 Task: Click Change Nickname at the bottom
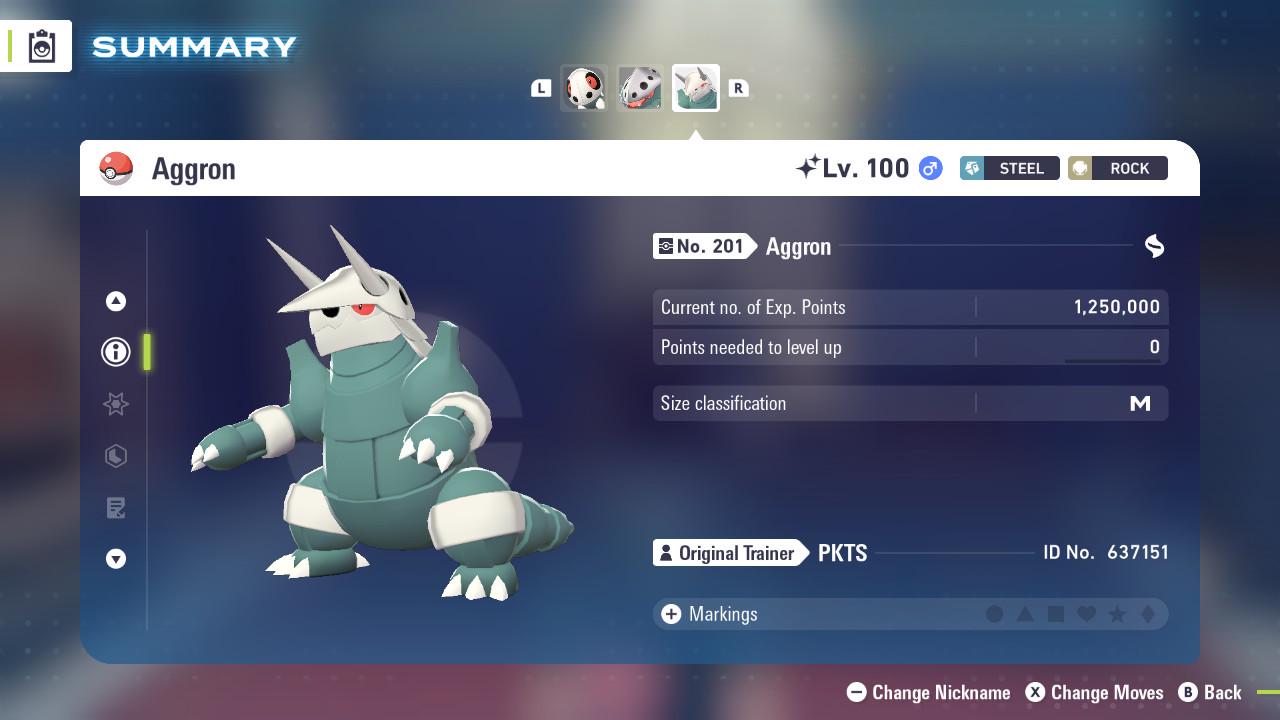[x=928, y=692]
